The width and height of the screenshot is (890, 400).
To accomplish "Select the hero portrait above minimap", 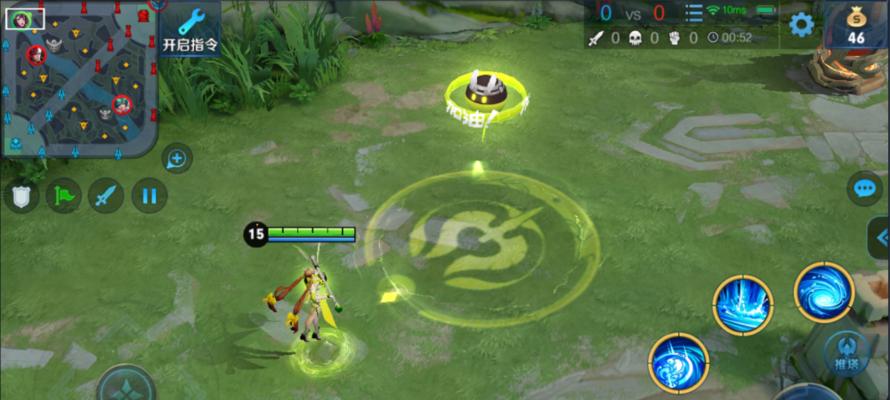I will 19,17.
